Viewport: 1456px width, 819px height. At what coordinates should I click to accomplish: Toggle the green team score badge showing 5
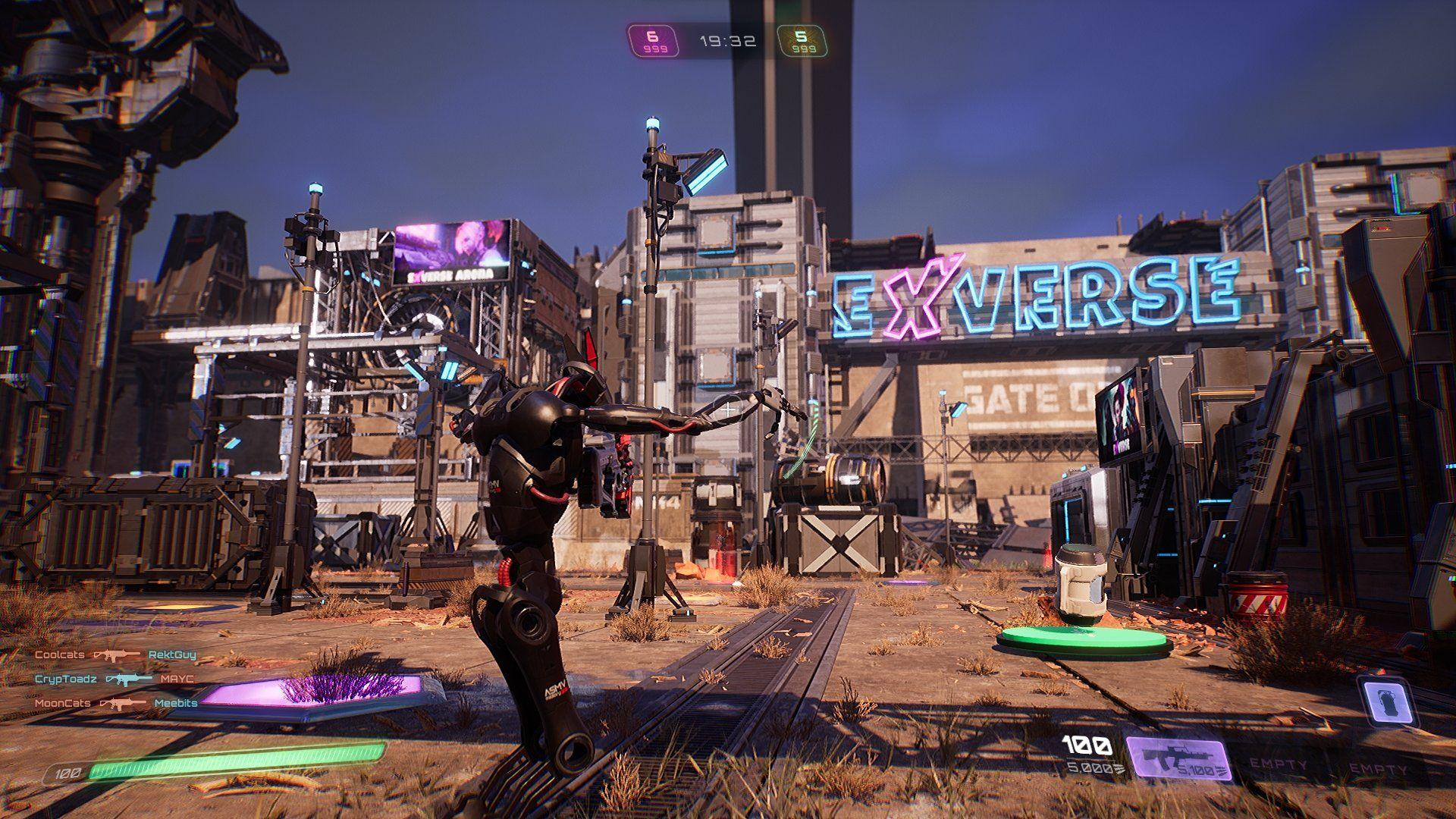[801, 39]
